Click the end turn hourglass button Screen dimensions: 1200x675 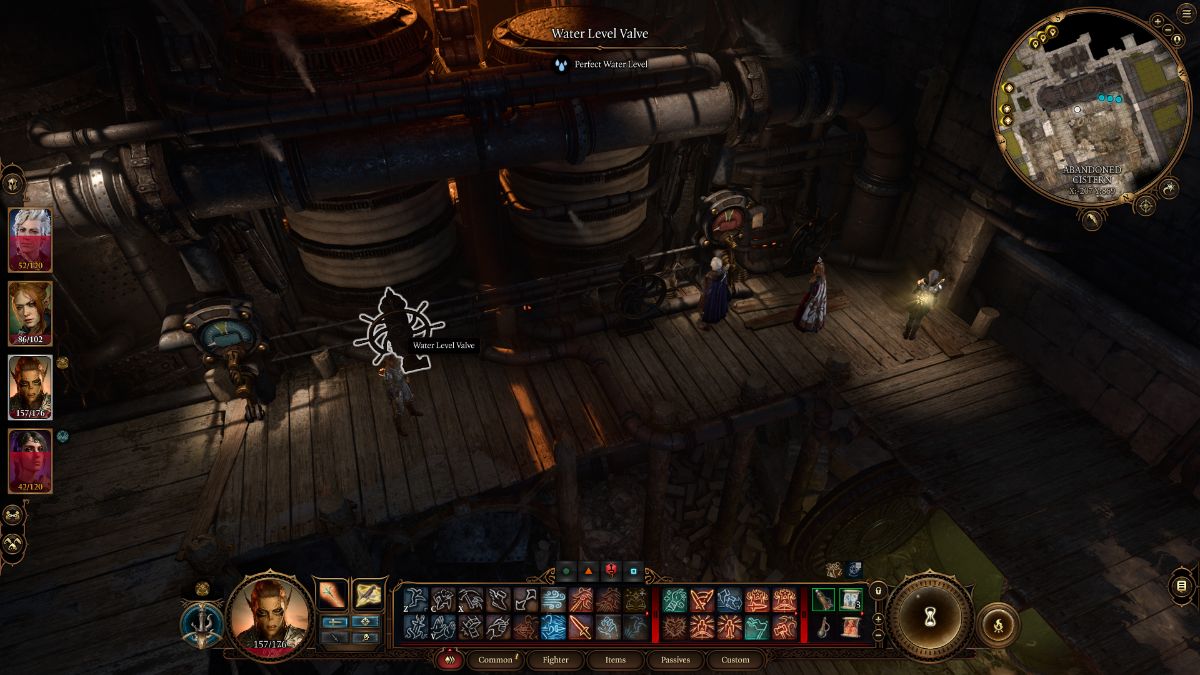(930, 619)
